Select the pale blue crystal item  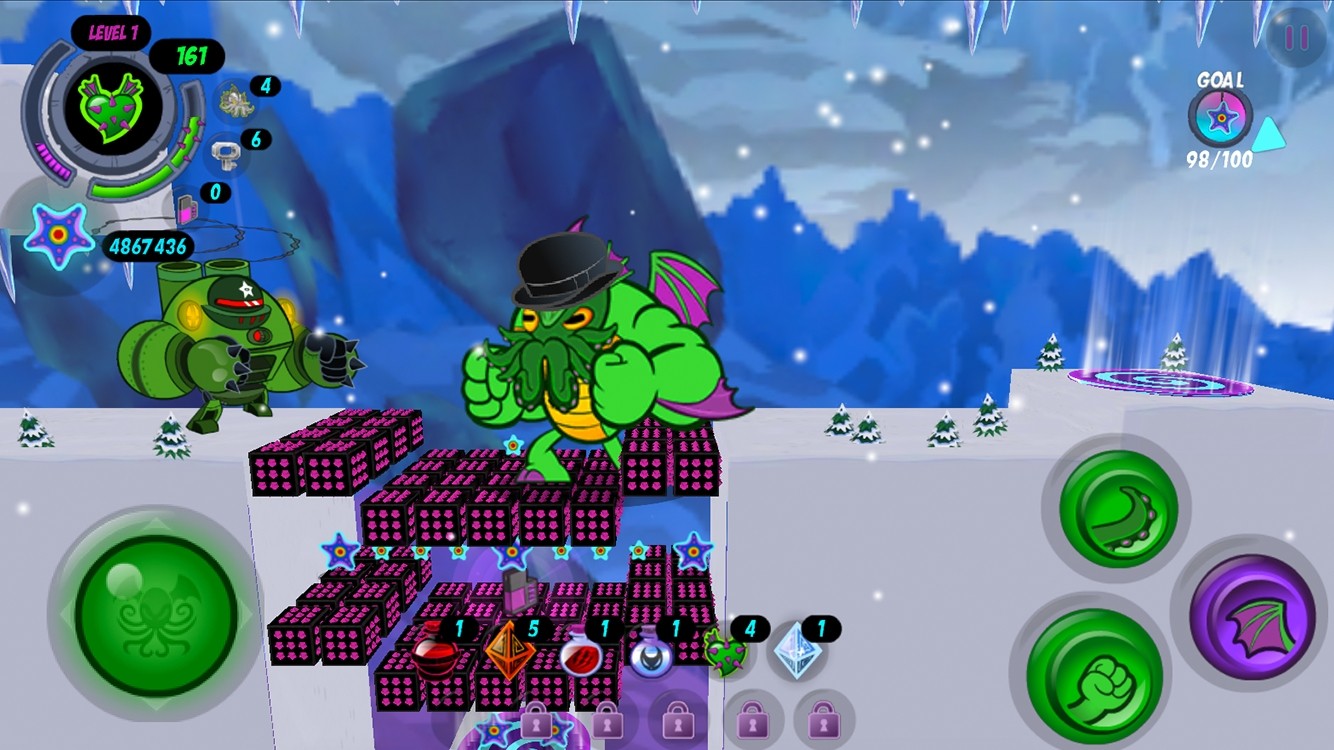pos(796,652)
